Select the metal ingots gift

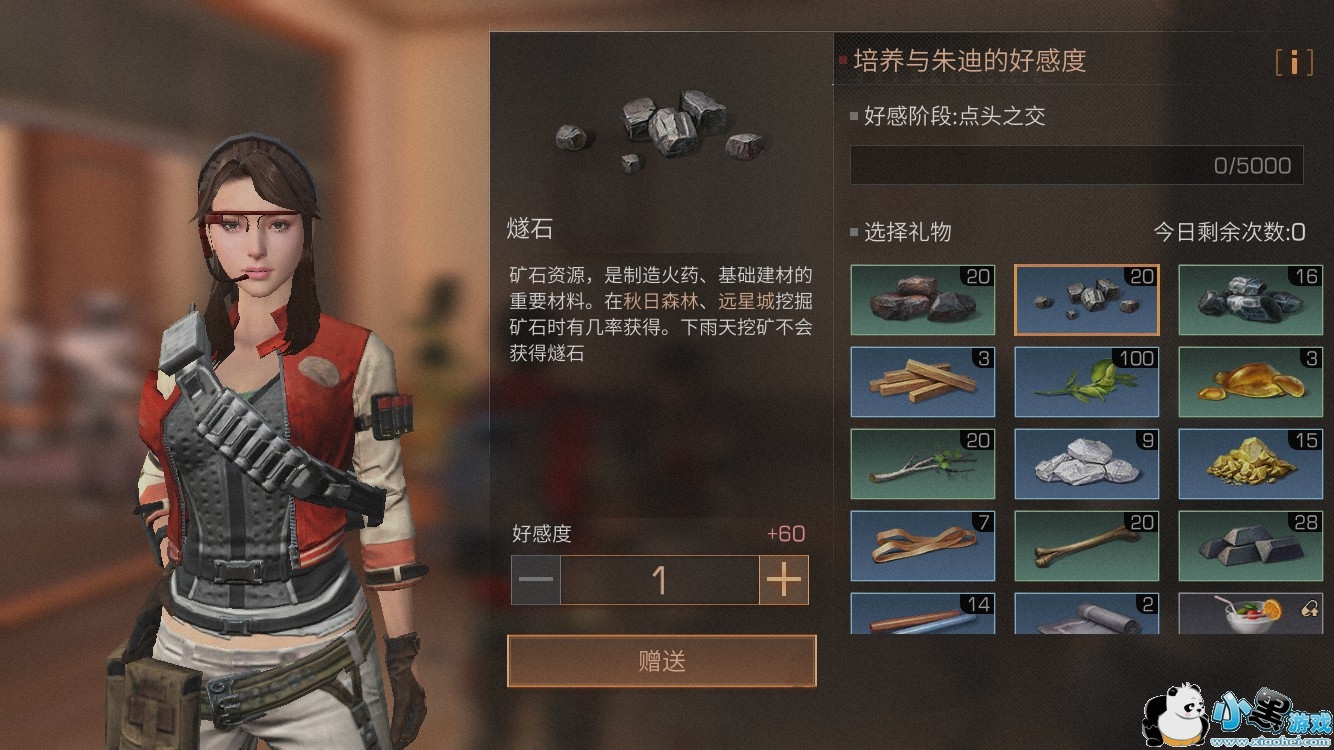[1250, 546]
